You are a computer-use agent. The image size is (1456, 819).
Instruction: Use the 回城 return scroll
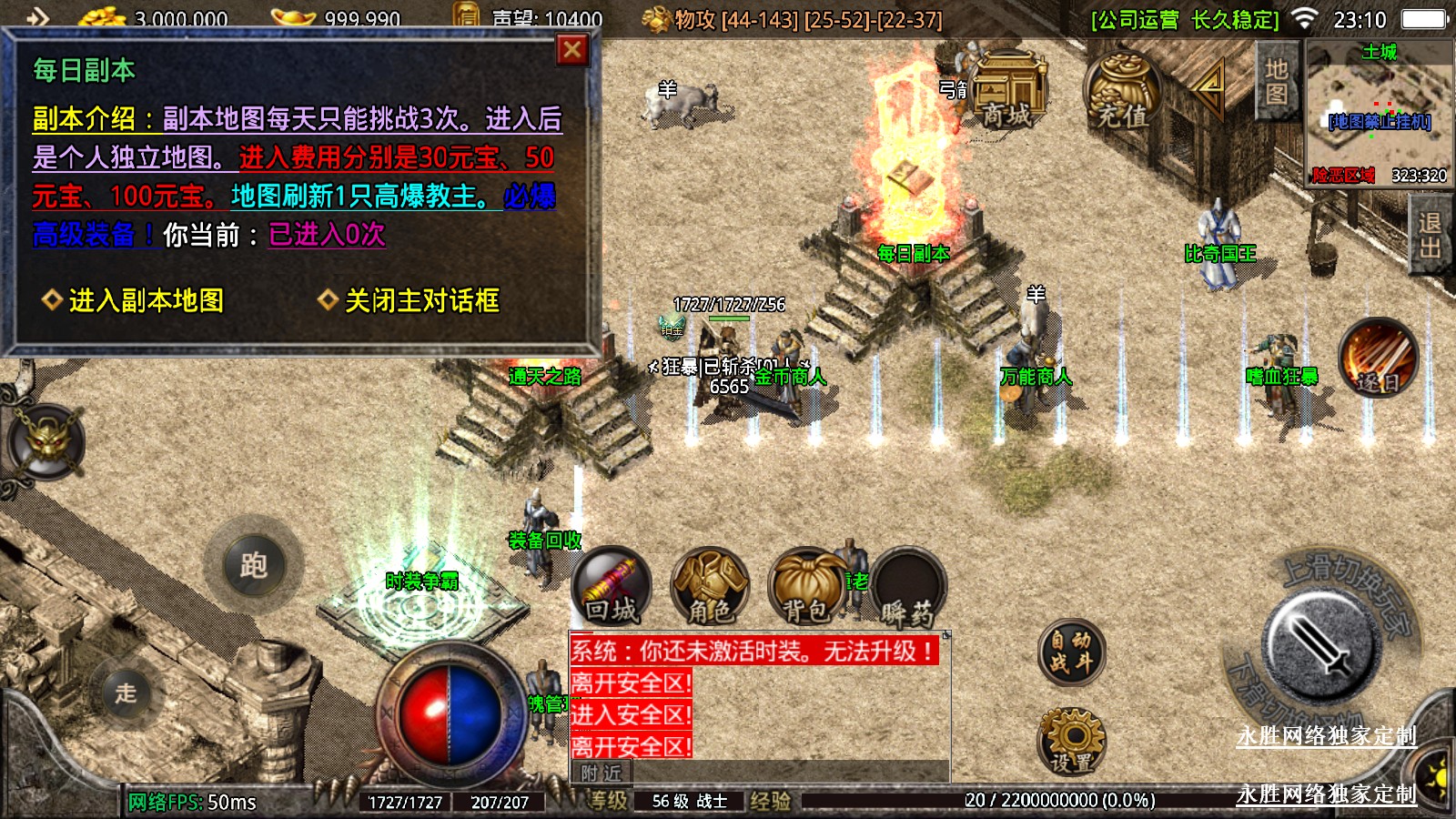(612, 587)
